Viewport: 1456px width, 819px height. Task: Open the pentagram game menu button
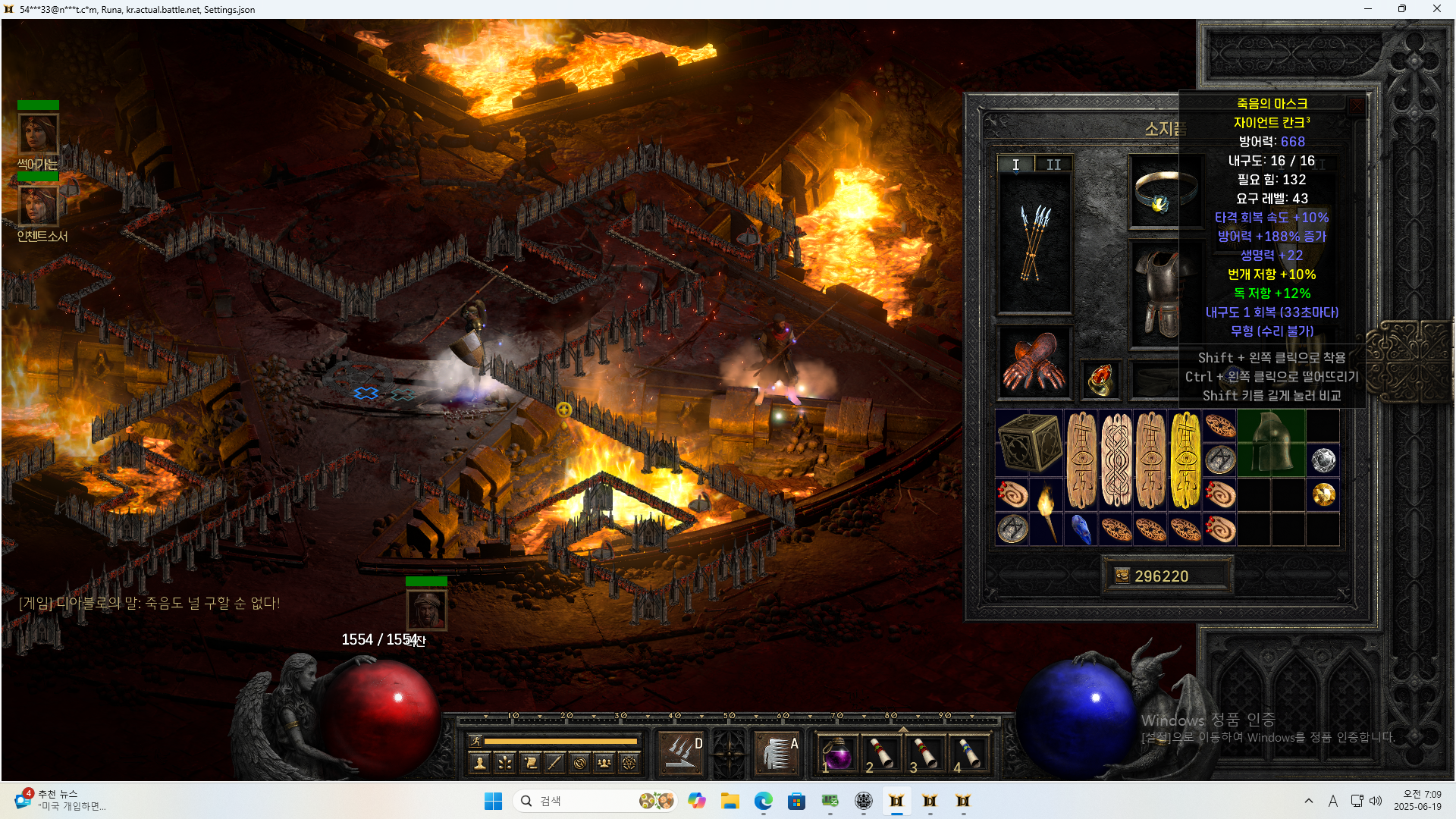(629, 763)
